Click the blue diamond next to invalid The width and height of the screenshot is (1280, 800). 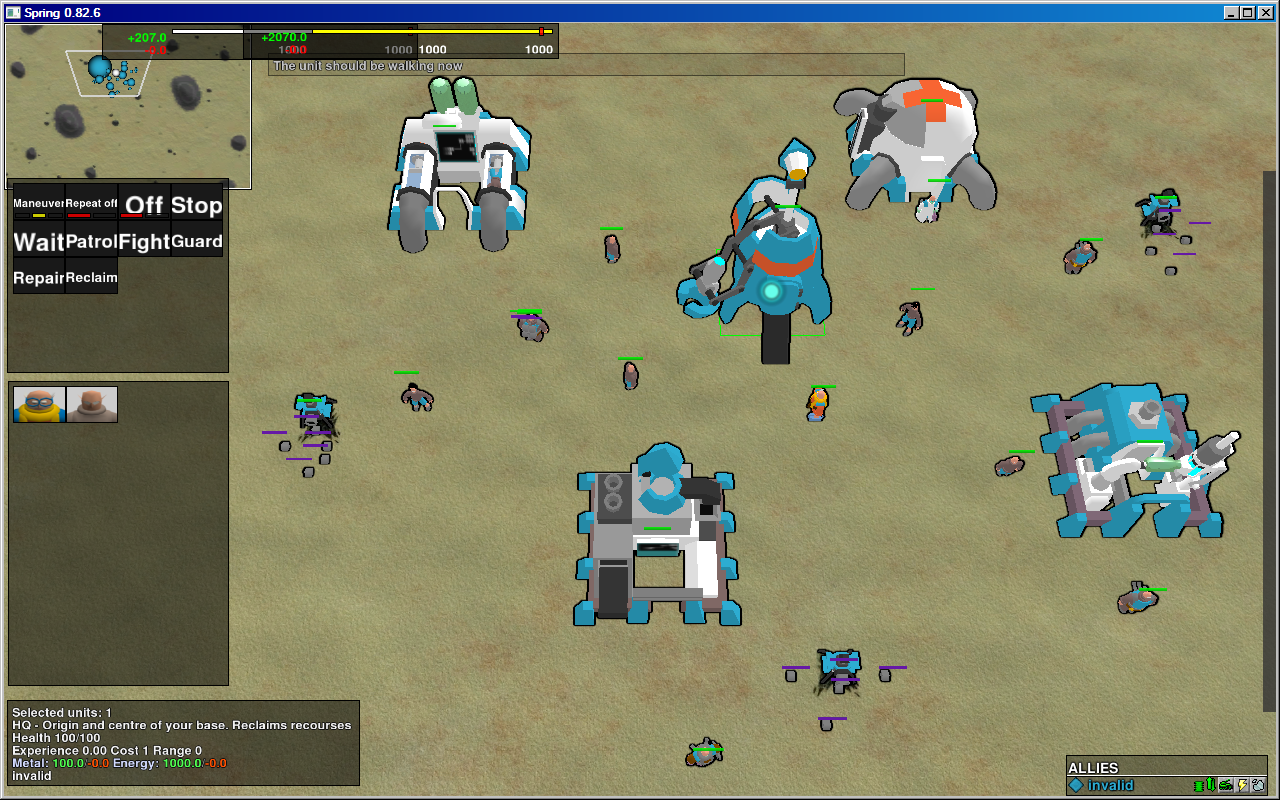[1075, 785]
